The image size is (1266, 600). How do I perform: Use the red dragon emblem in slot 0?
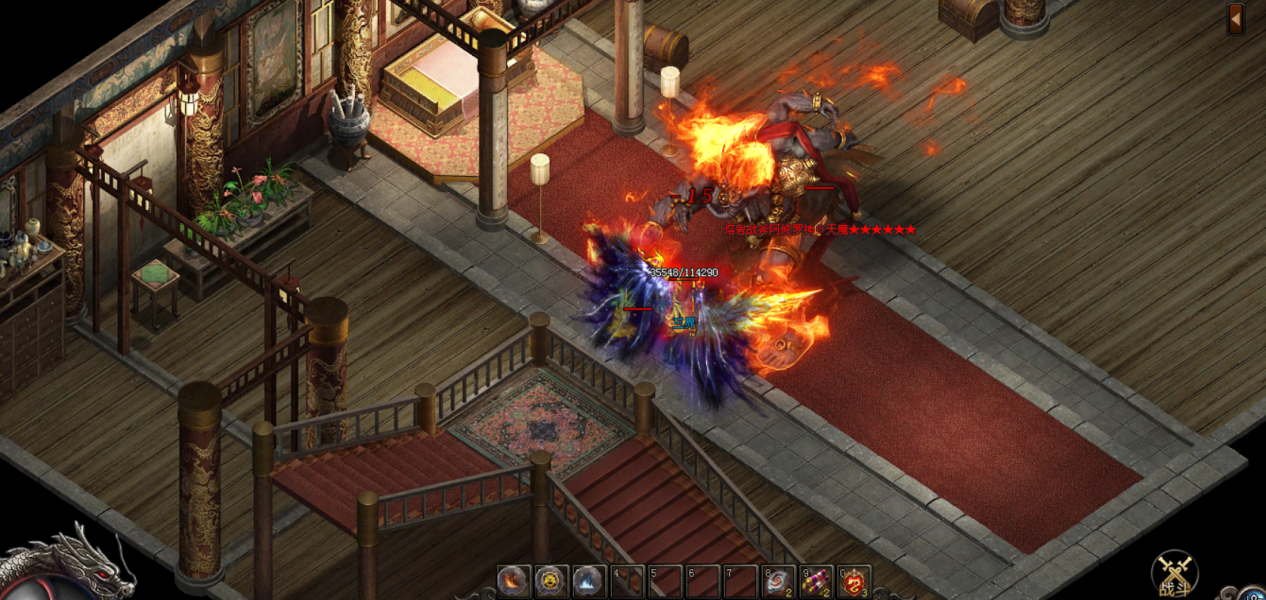853,582
